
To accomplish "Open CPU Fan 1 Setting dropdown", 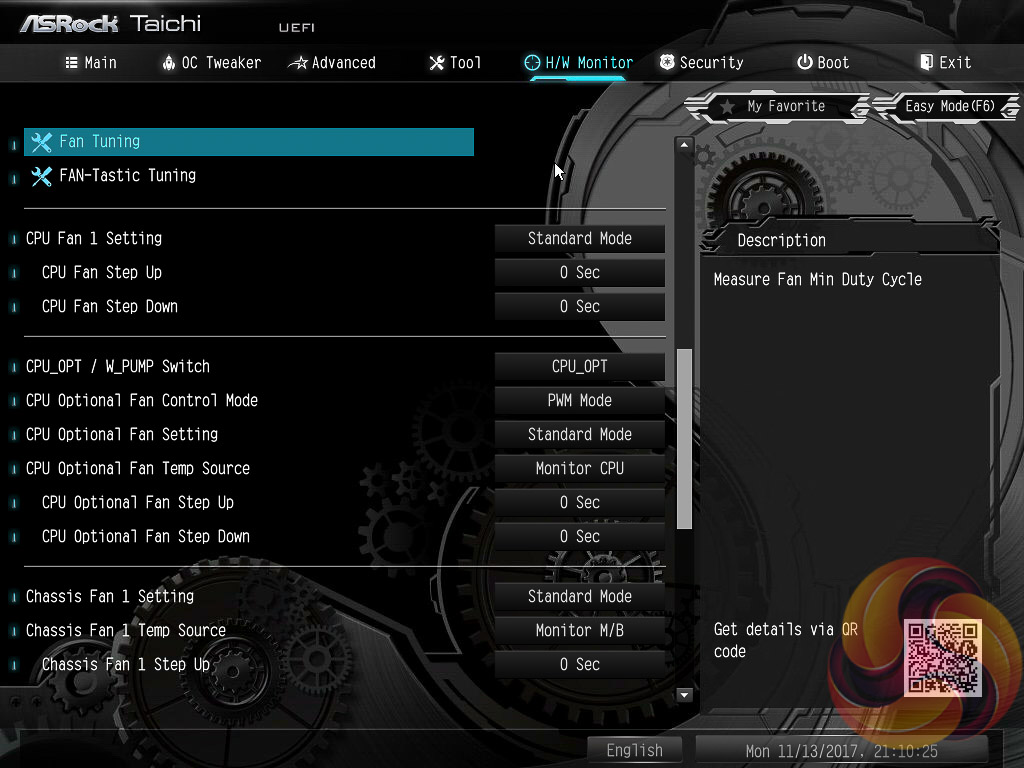I will point(580,239).
